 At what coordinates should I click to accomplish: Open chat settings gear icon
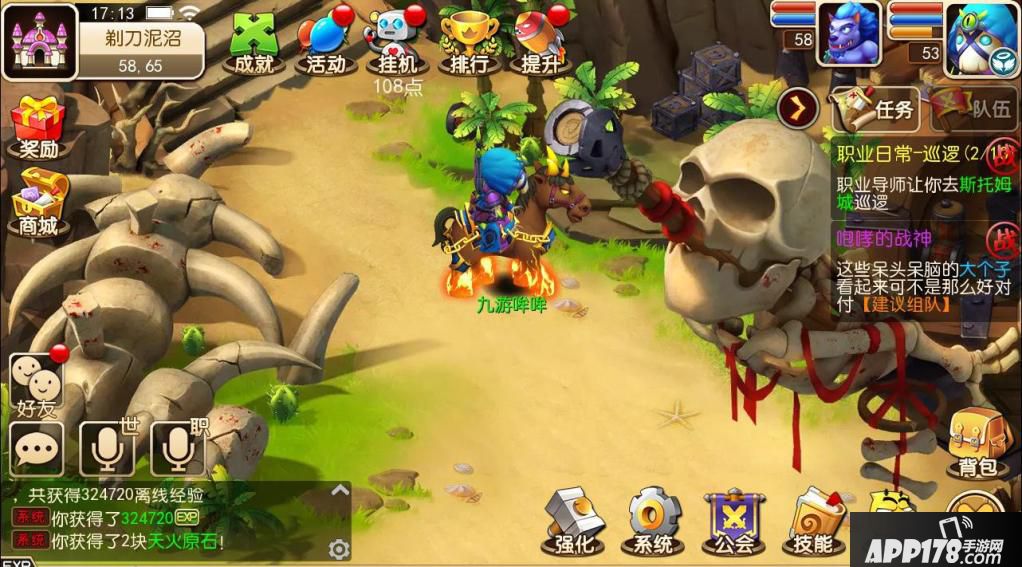(x=339, y=549)
